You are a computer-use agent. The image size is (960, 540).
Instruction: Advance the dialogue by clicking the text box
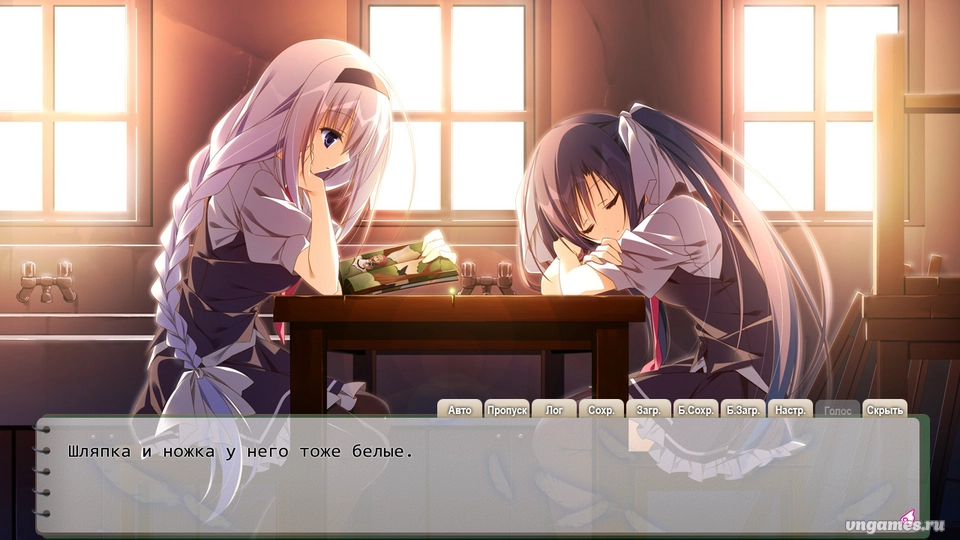tap(480, 480)
